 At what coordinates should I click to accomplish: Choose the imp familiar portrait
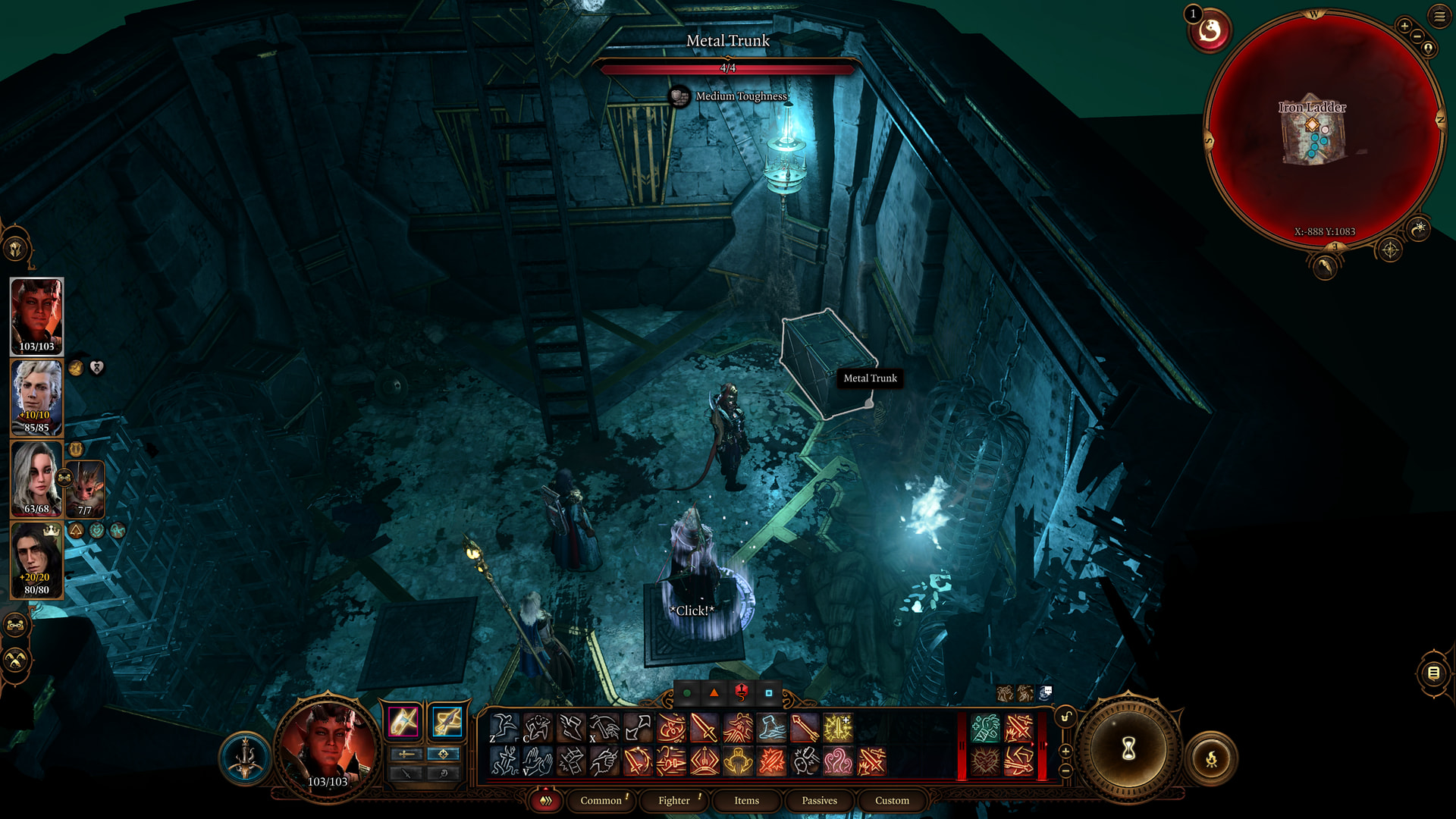(85, 489)
